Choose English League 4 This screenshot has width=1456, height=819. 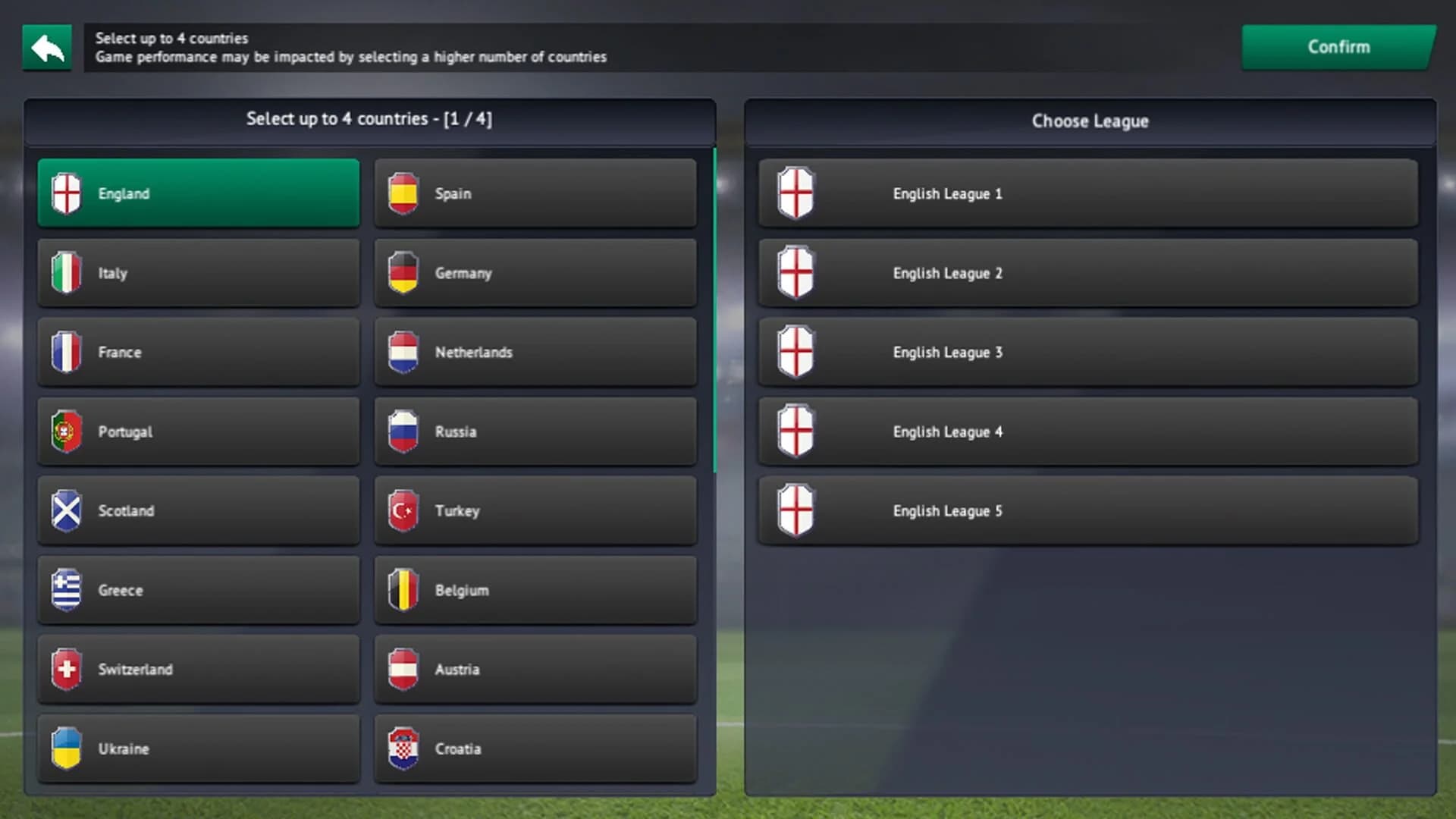point(1087,431)
